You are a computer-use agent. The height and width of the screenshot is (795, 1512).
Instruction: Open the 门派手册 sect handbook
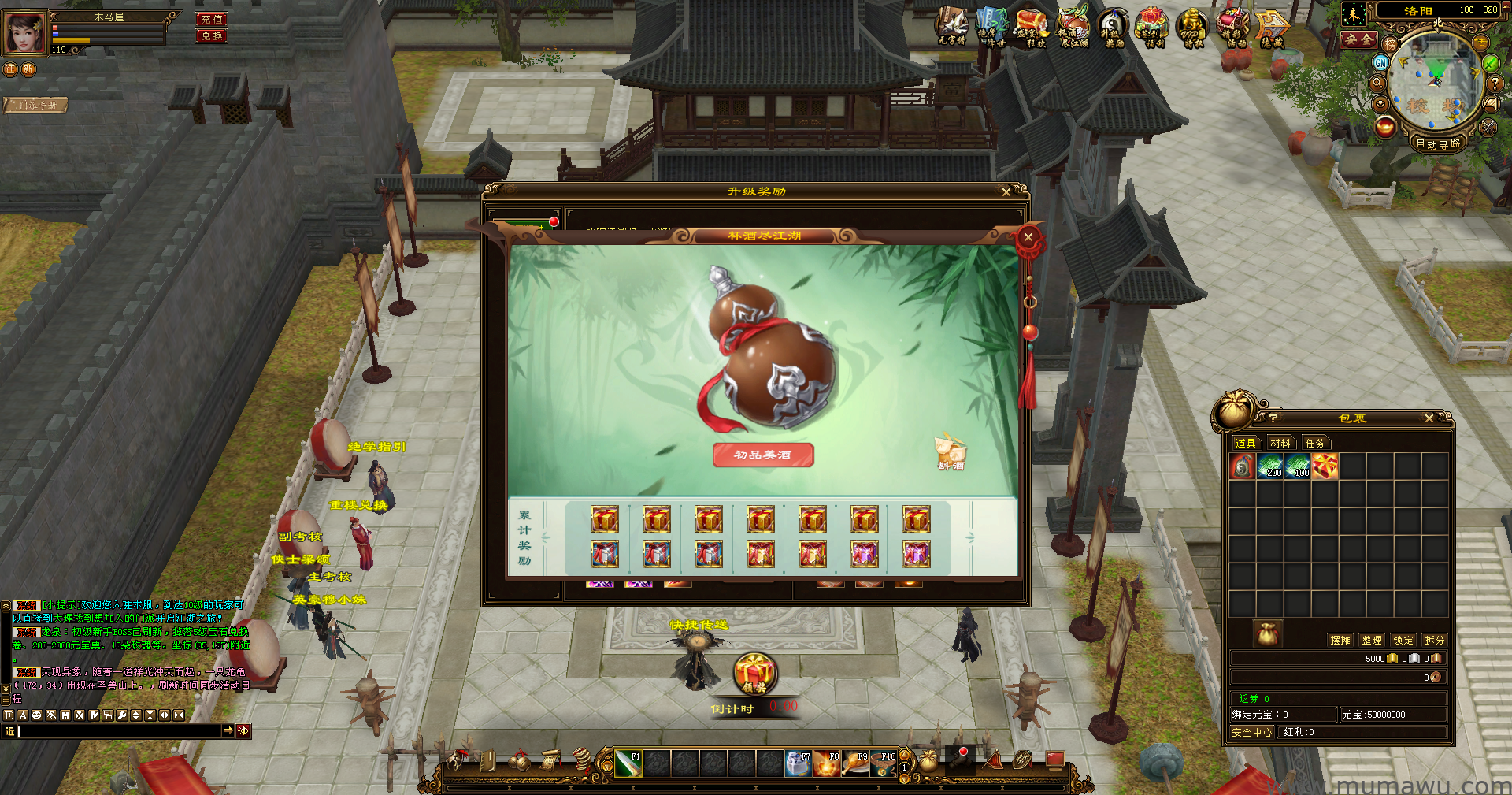point(36,105)
